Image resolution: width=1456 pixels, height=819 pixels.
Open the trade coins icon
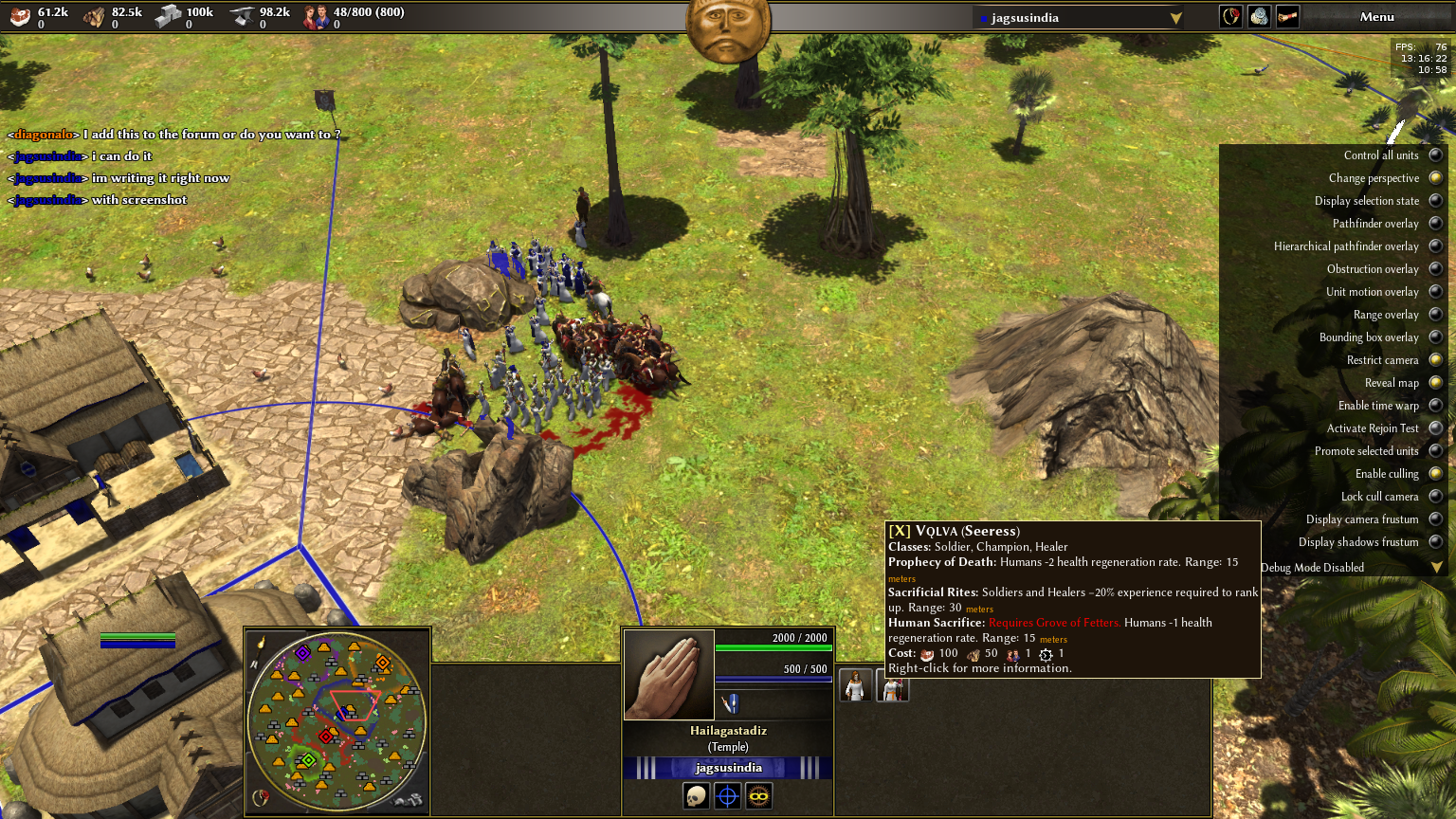coord(1259,17)
